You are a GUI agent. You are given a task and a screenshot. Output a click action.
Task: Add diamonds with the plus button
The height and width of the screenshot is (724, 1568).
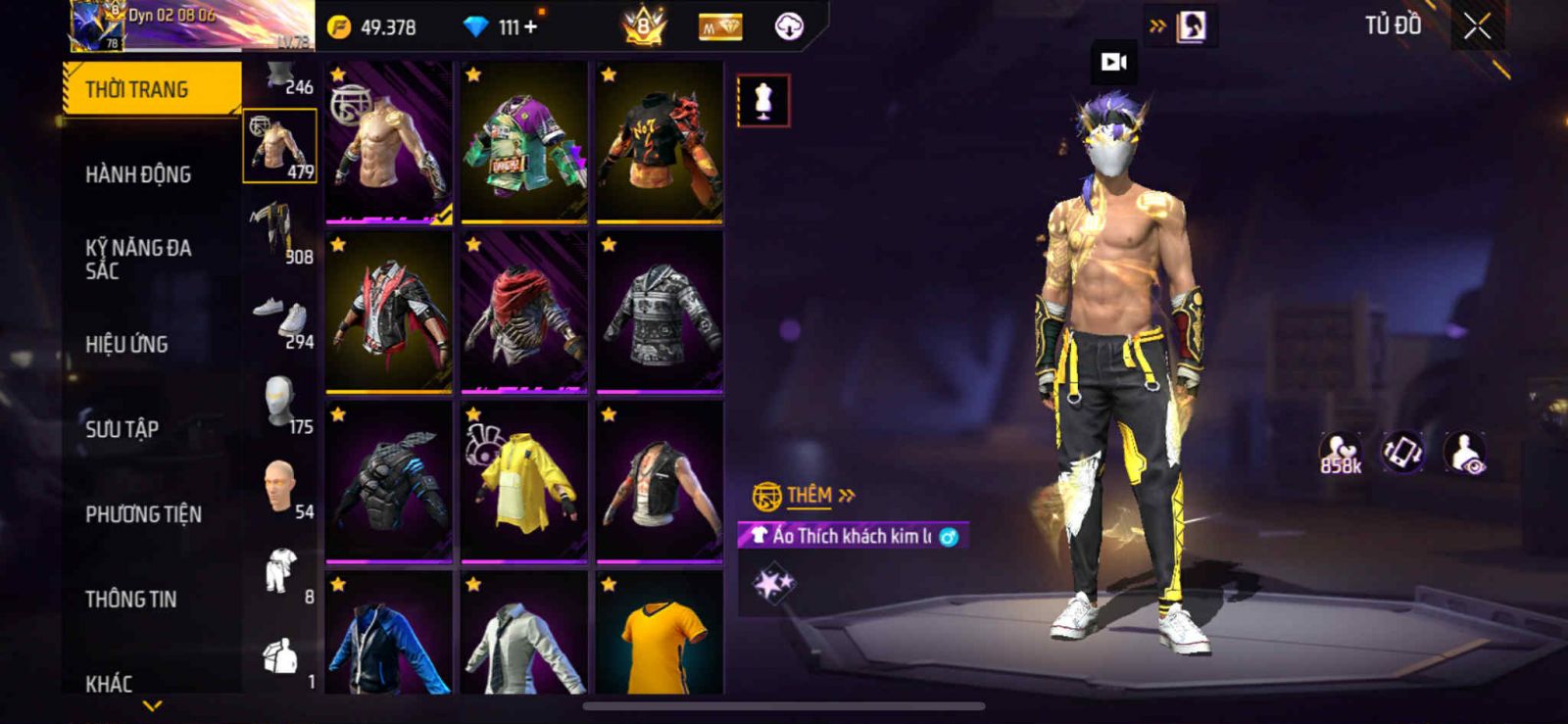coord(531,26)
